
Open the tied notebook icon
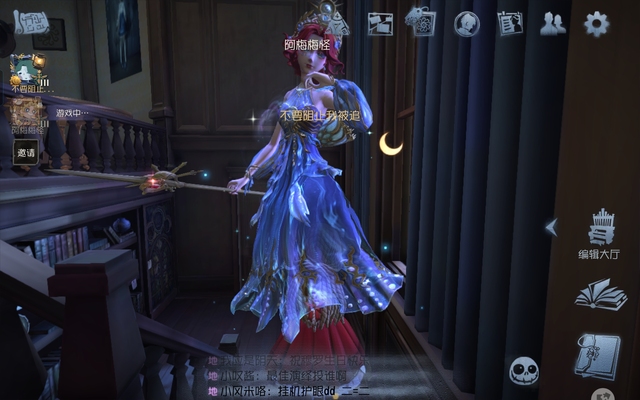[x=597, y=356]
